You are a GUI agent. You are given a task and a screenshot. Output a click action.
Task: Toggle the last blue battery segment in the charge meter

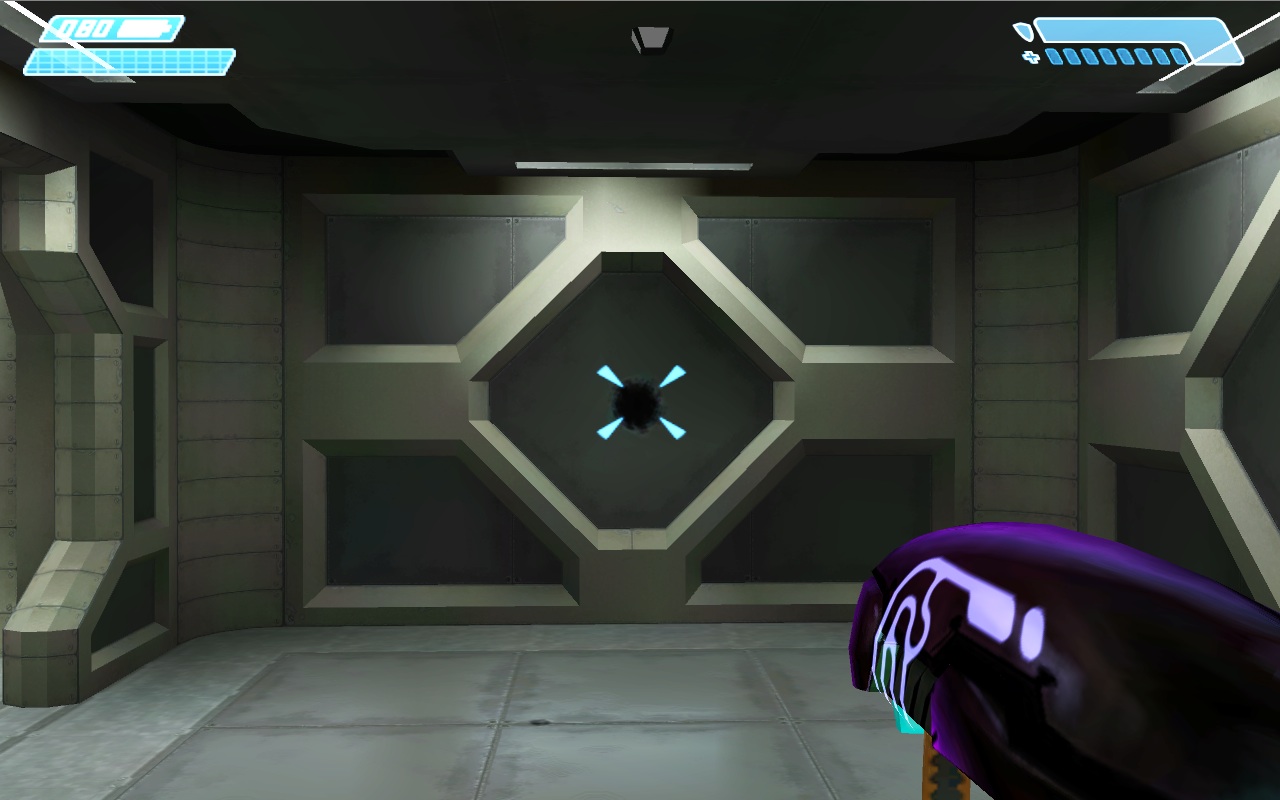pos(1178,56)
